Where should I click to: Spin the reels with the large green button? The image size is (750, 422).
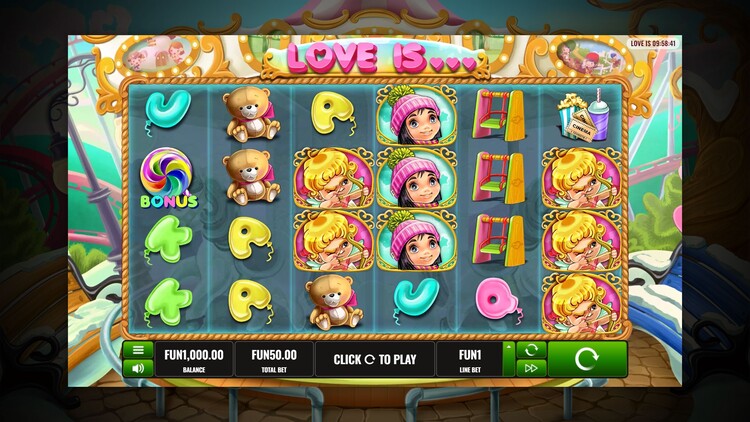coord(587,359)
